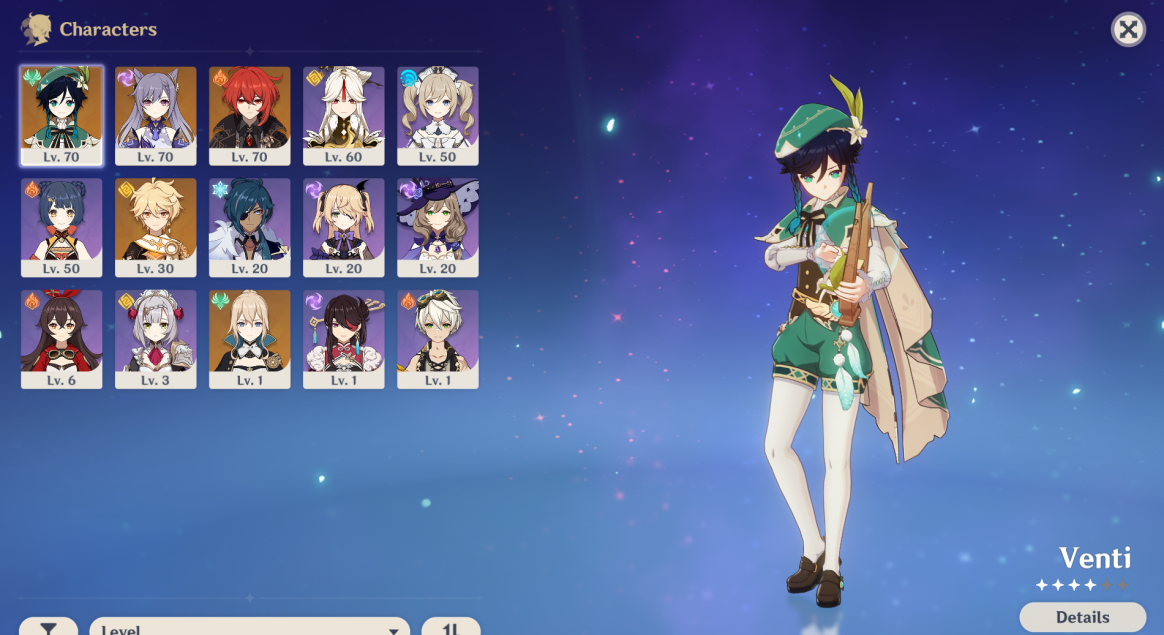
Task: Choose Keqing from the character list
Action: 155,113
